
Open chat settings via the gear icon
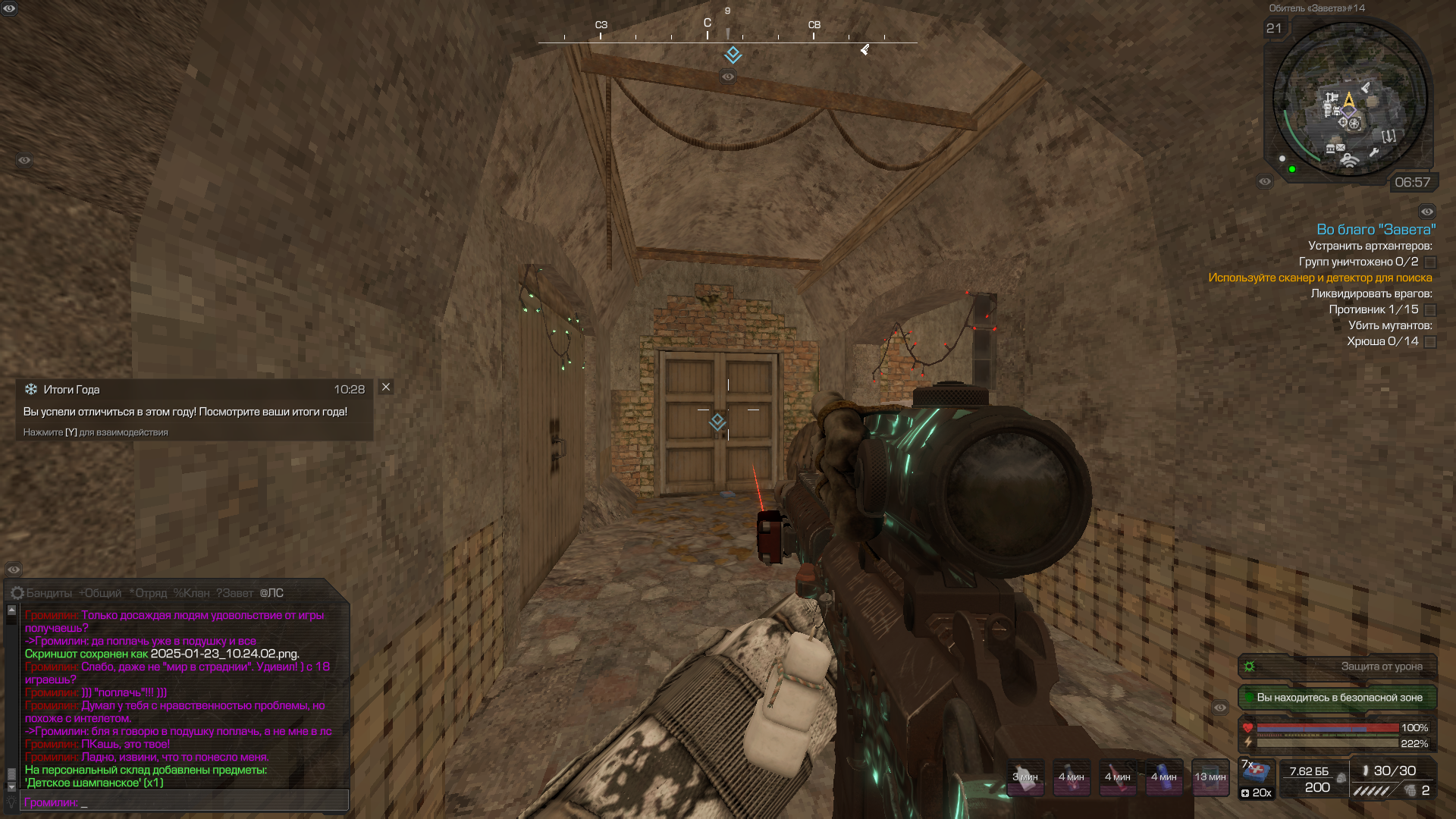pyautogui.click(x=17, y=593)
